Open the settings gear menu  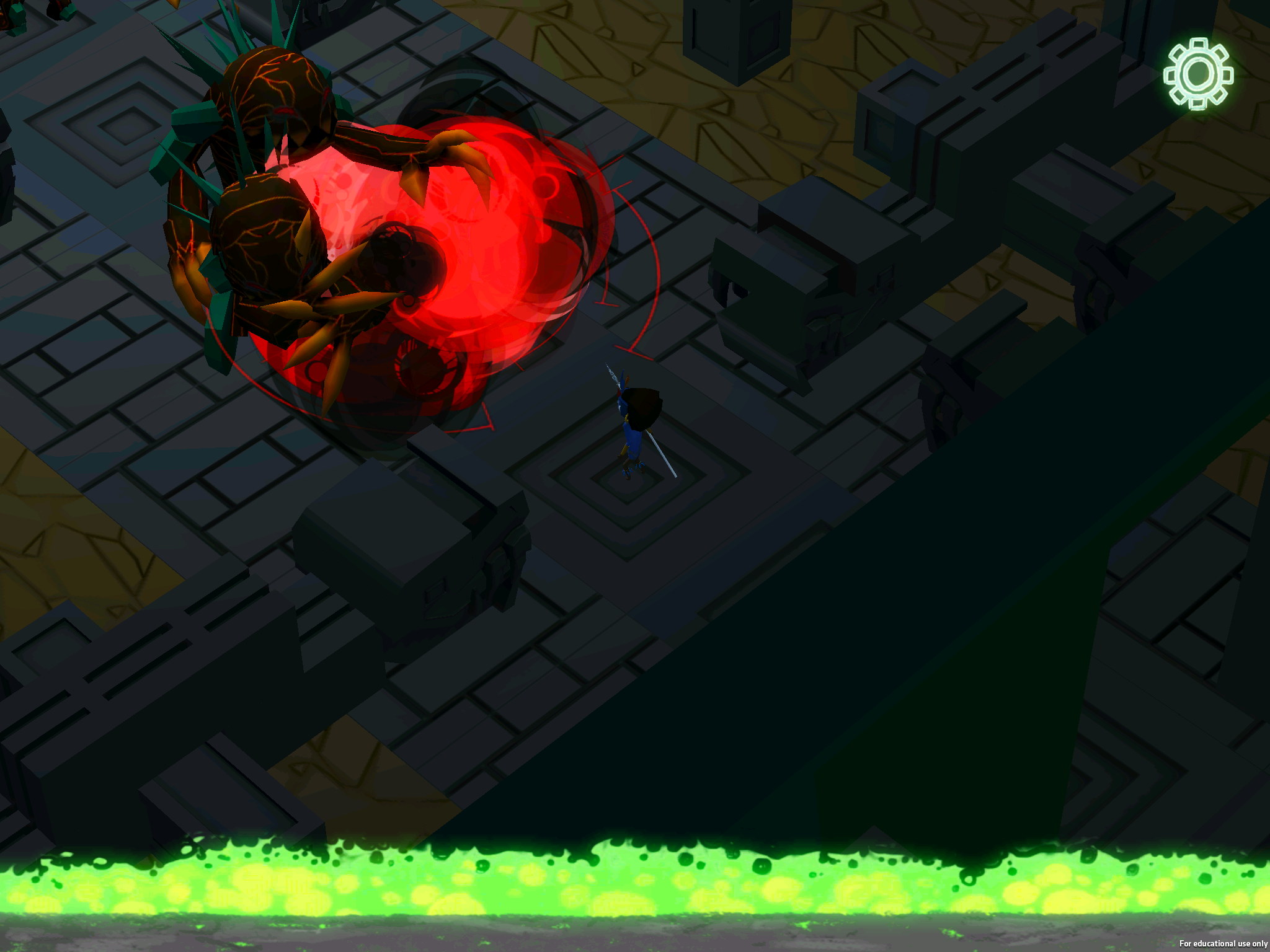[1198, 74]
